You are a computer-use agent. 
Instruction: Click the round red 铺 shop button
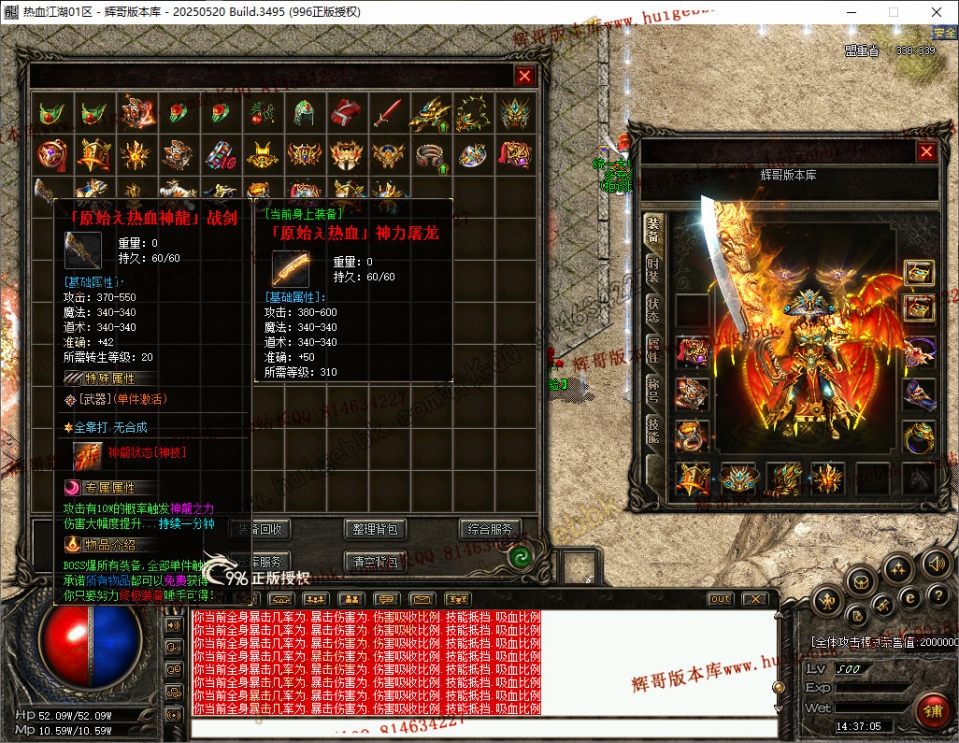[932, 710]
